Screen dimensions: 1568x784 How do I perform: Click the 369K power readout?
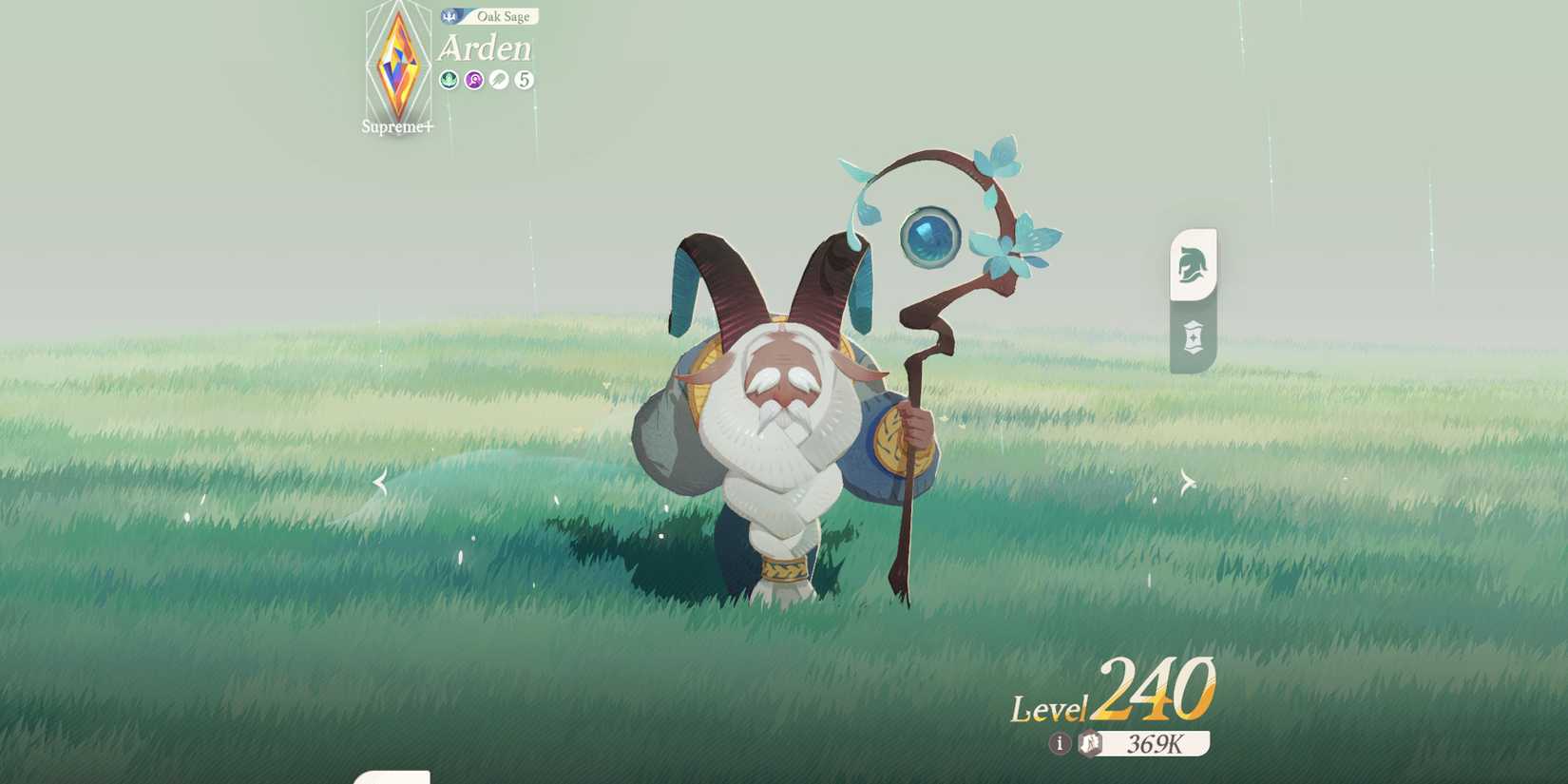tap(1153, 745)
